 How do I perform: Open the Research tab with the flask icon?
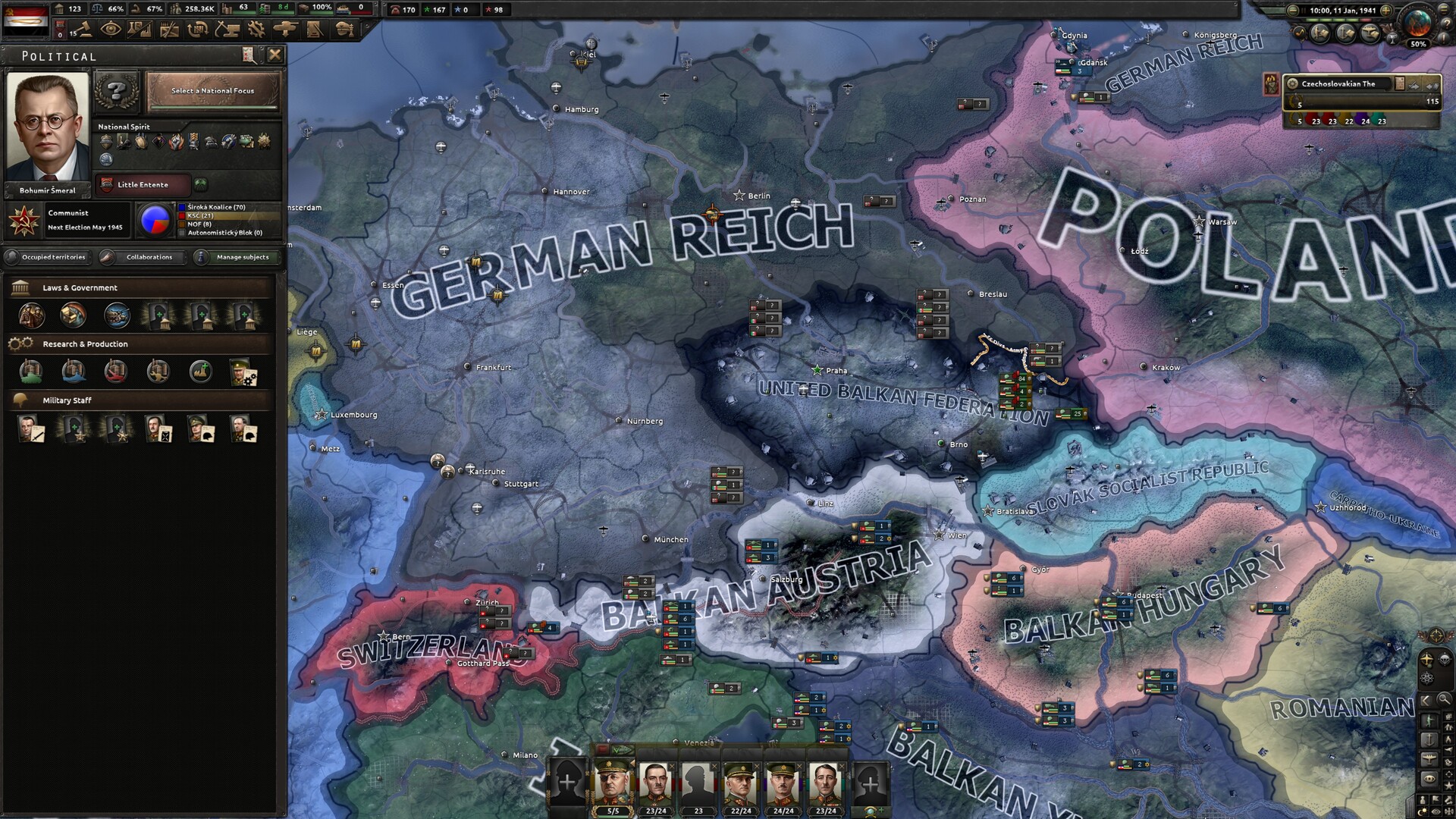[x=140, y=30]
